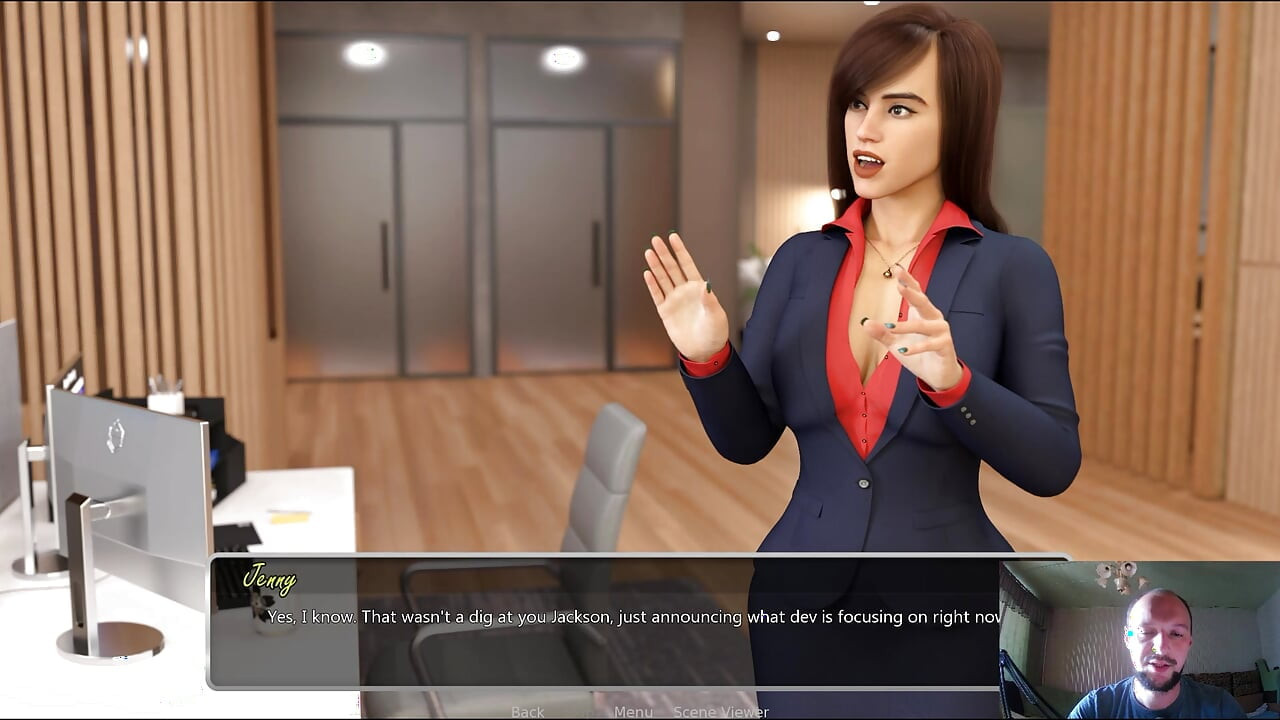Click Jenny's name label on dialogue box
Viewport: 1280px width, 720px height.
tap(272, 580)
